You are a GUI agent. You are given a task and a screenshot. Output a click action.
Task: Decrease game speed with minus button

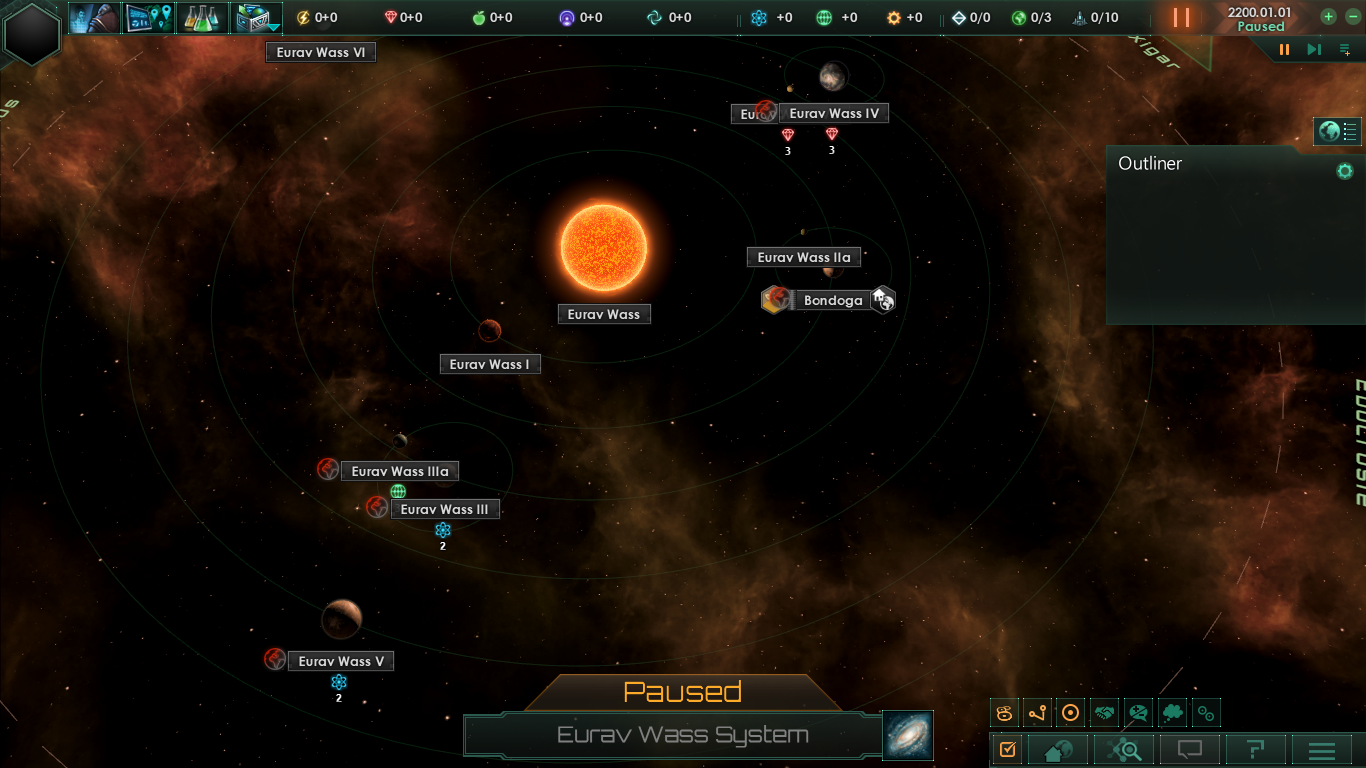tap(1353, 17)
